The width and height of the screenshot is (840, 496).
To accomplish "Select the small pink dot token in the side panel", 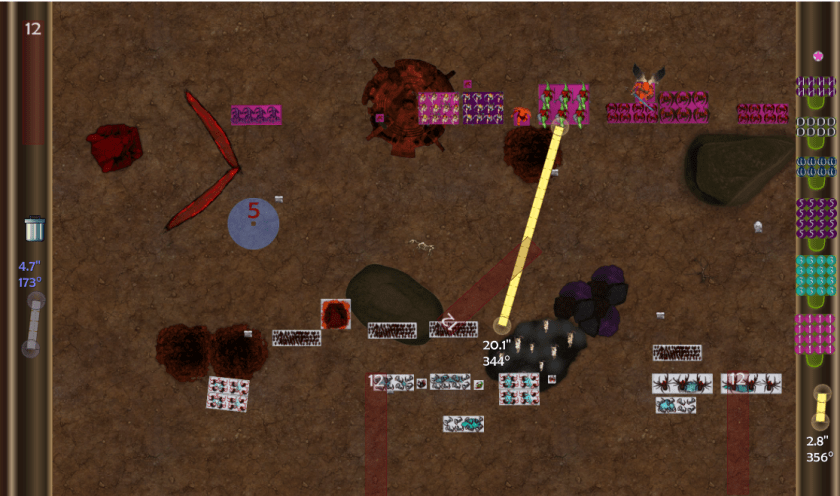I will (x=818, y=56).
